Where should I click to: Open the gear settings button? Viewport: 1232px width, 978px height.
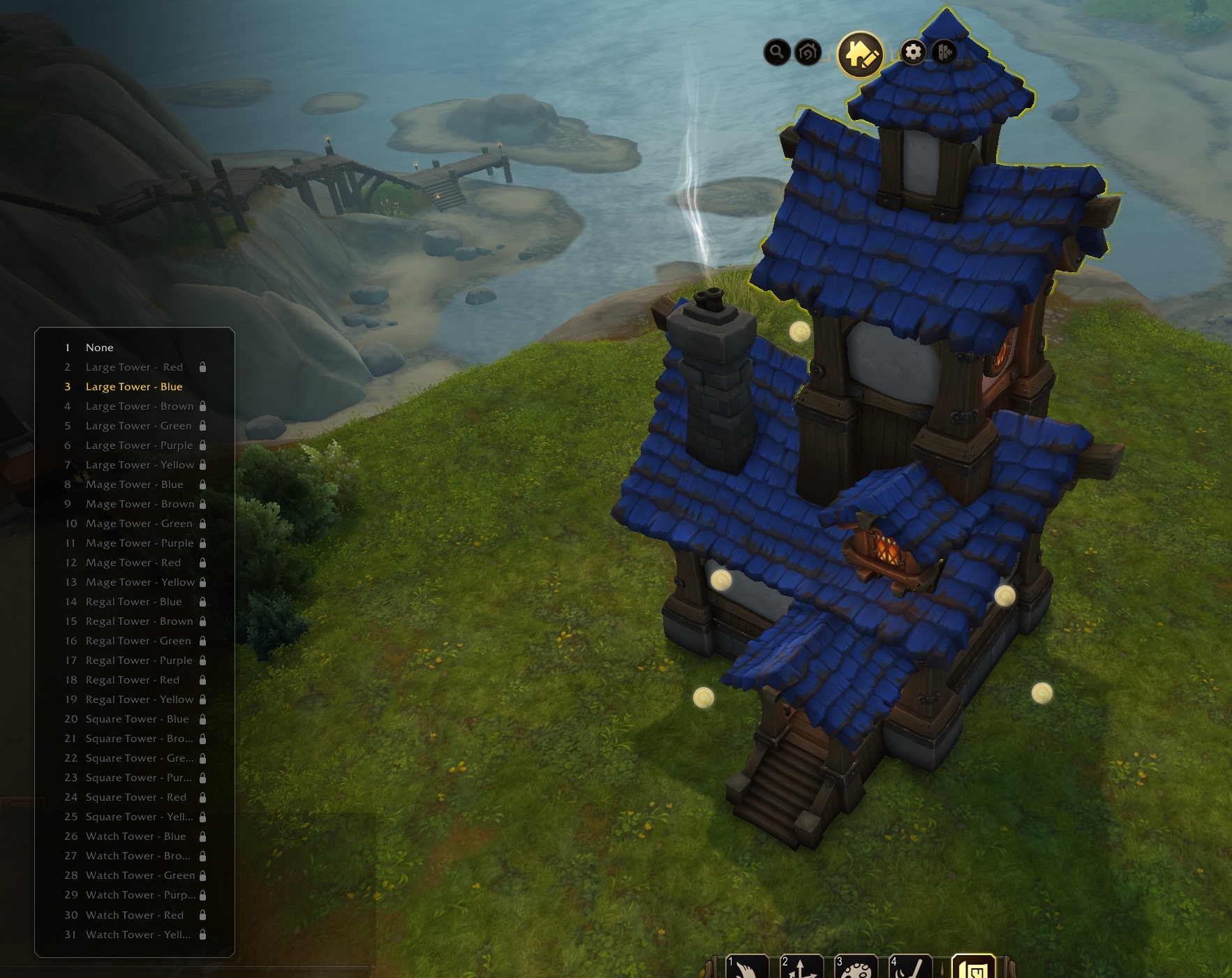[x=913, y=52]
